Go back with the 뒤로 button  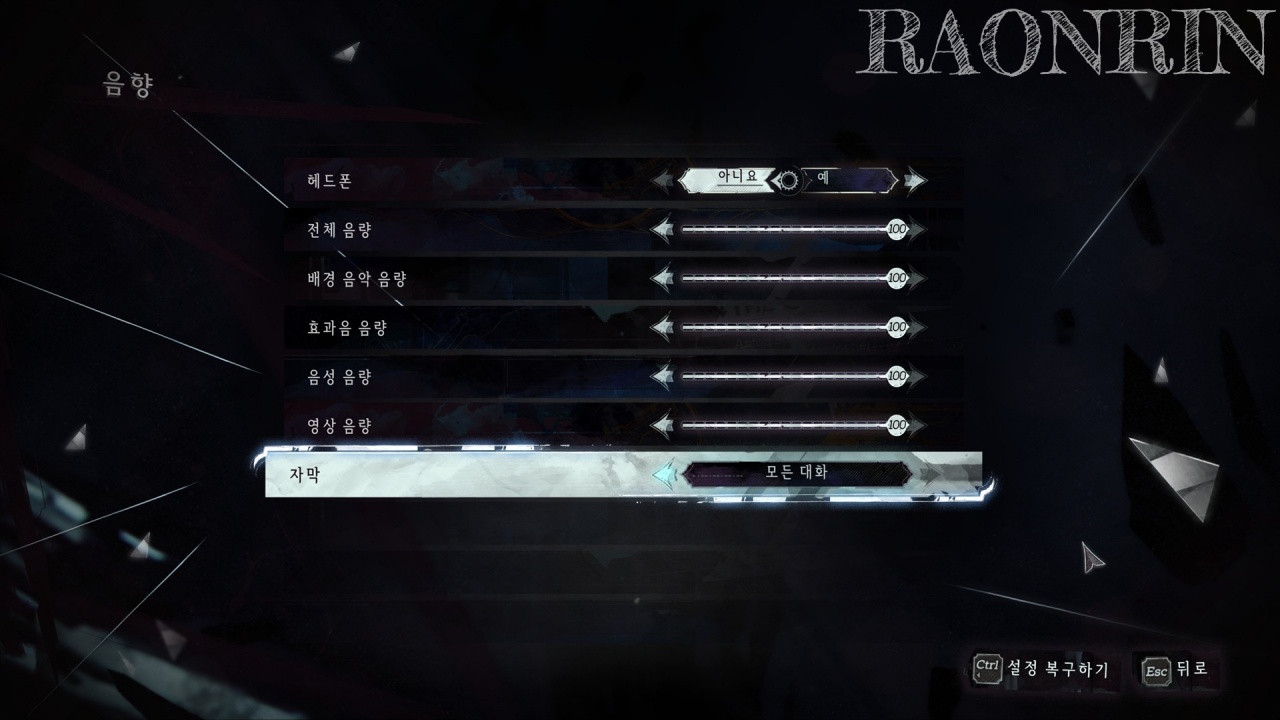(1177, 668)
